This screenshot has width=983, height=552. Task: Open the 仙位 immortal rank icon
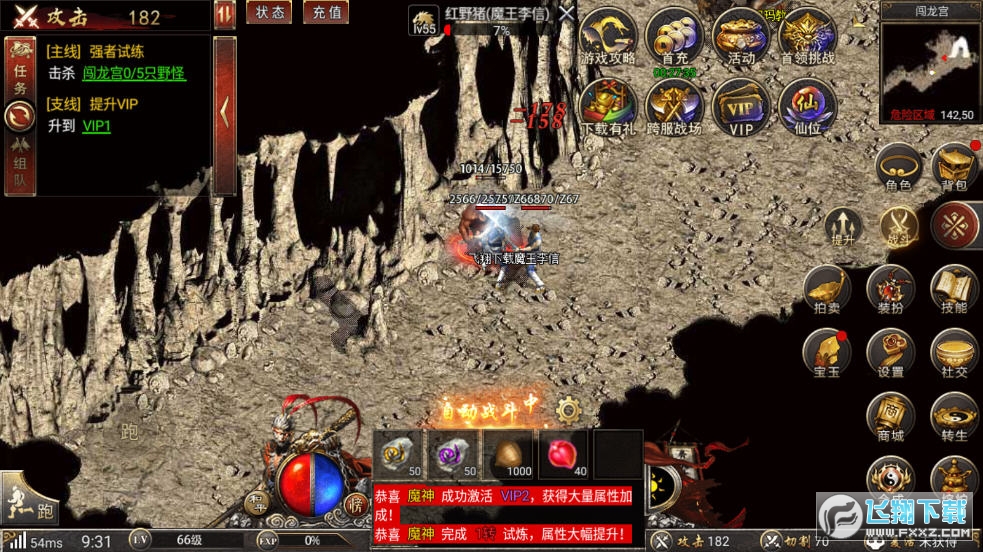click(807, 107)
